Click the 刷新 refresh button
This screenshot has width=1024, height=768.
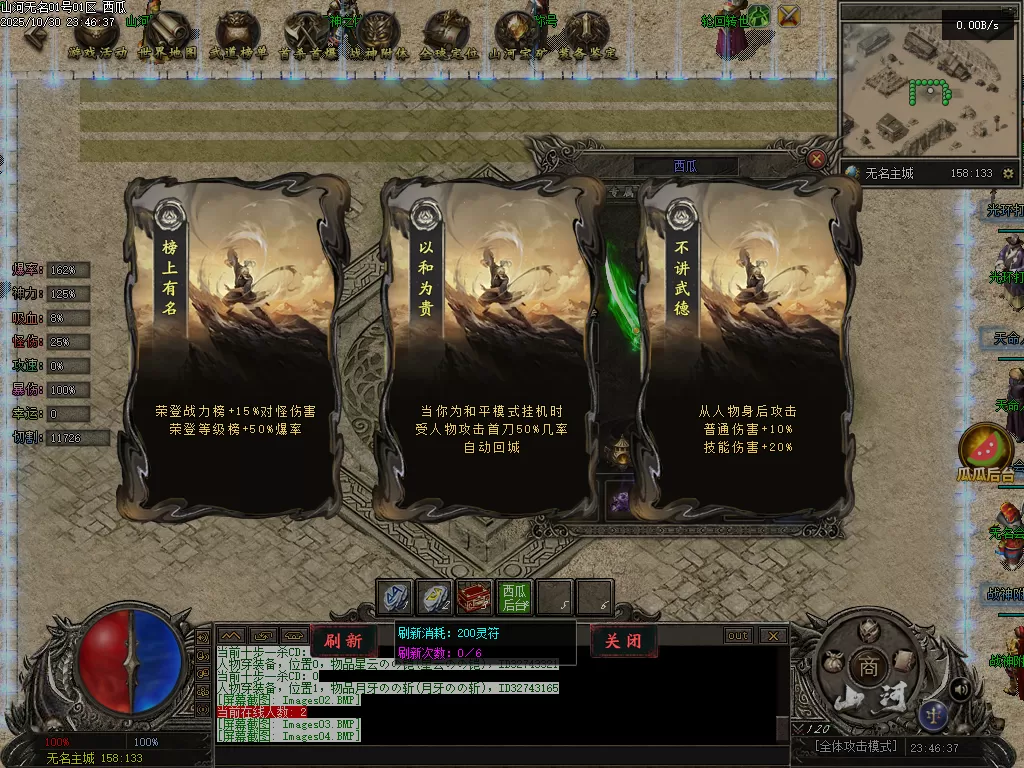point(343,641)
